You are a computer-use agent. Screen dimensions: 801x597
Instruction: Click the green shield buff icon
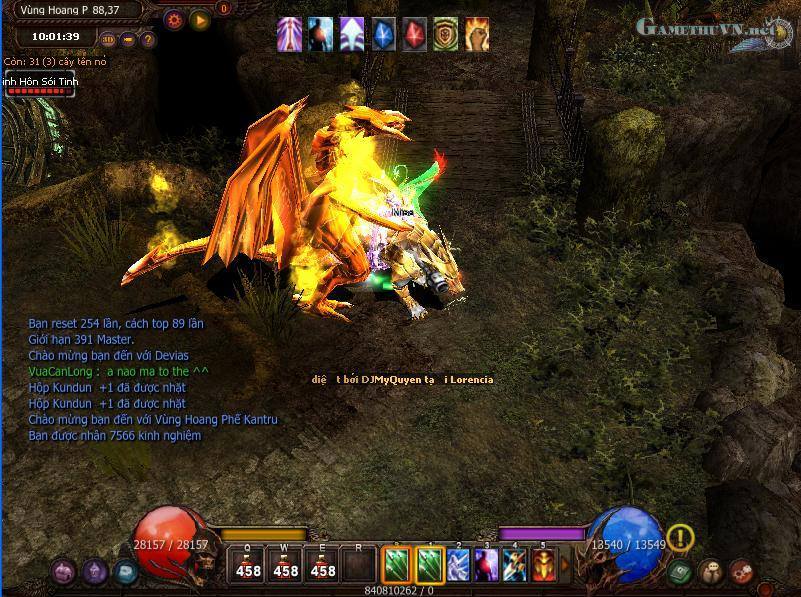point(445,35)
